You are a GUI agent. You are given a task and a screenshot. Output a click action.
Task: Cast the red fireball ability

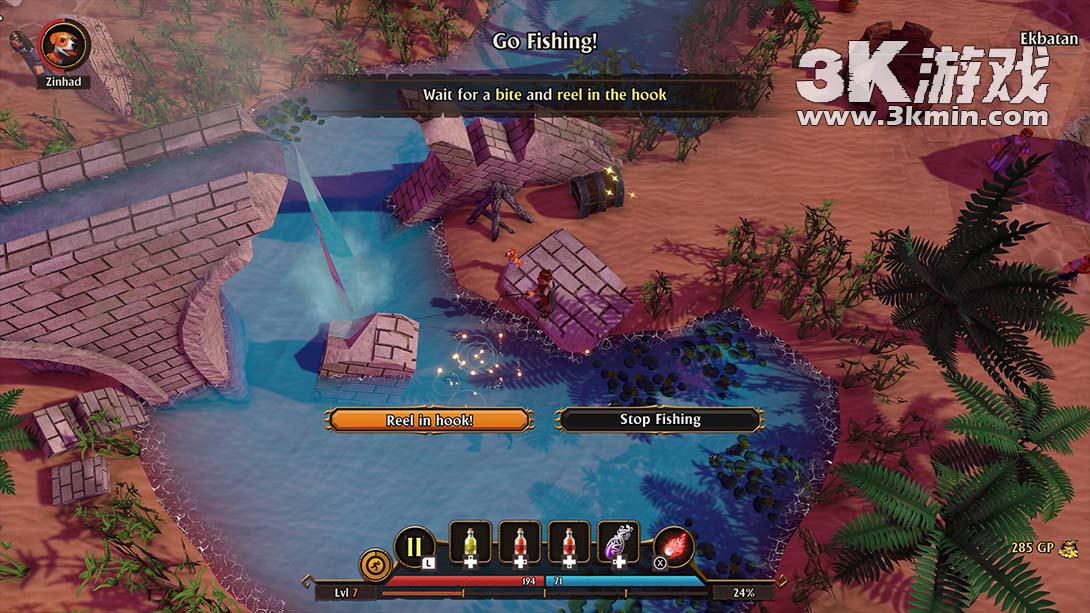point(674,547)
